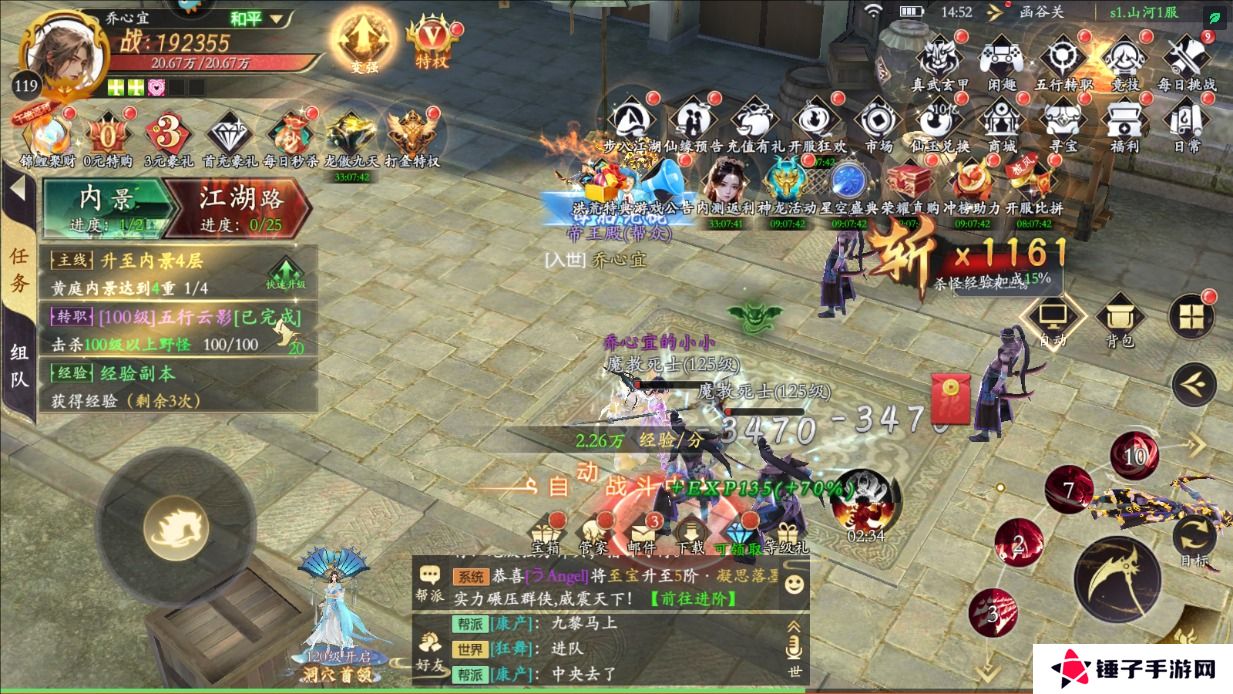1233x694 pixels.
Task: Open the 和平 combat mode dropdown
Action: click(x=258, y=19)
